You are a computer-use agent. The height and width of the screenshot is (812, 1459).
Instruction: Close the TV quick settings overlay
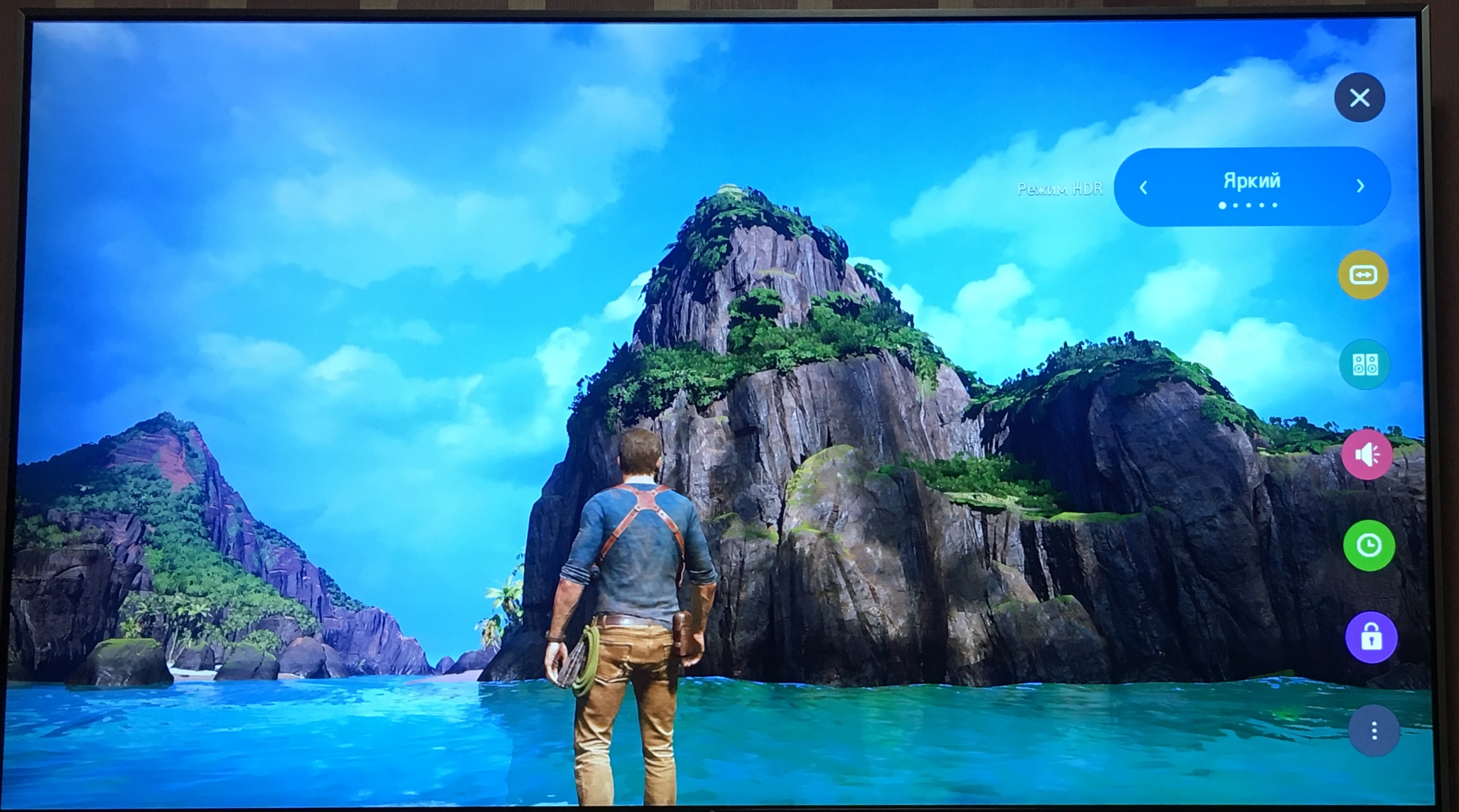tap(1359, 98)
